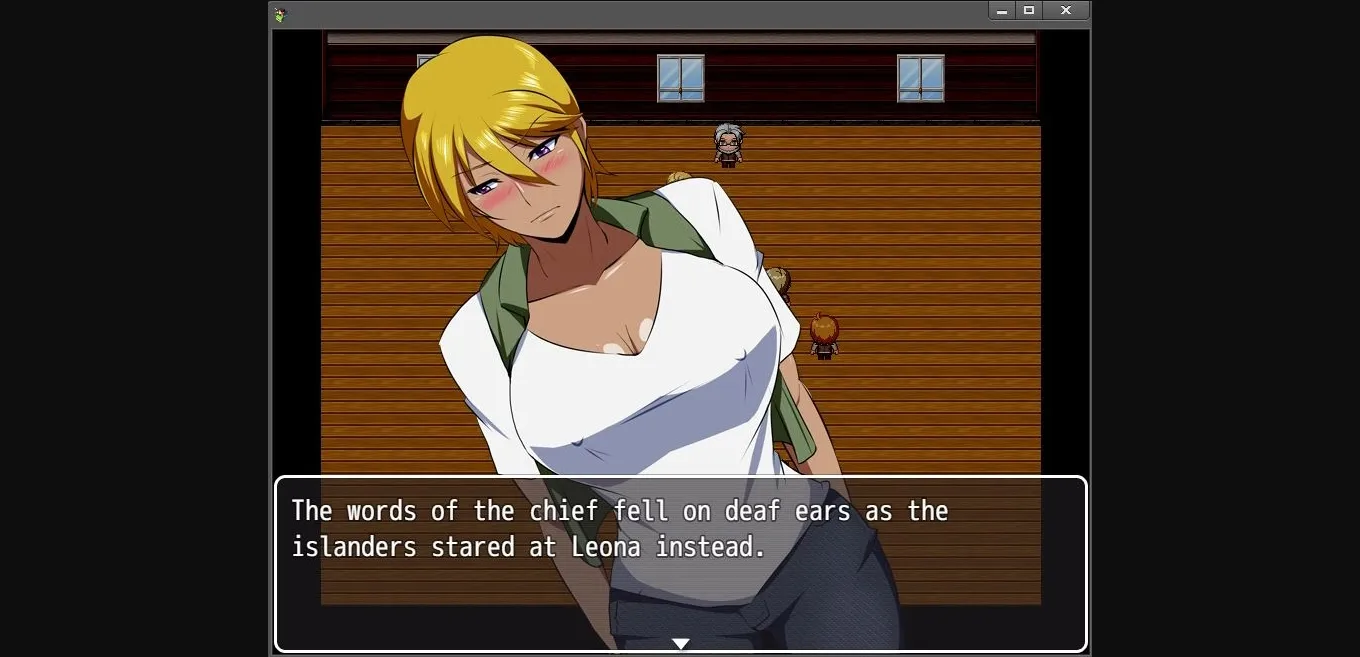This screenshot has width=1360, height=657.
Task: Advance dialogue with the white arrow indicator
Action: point(680,643)
